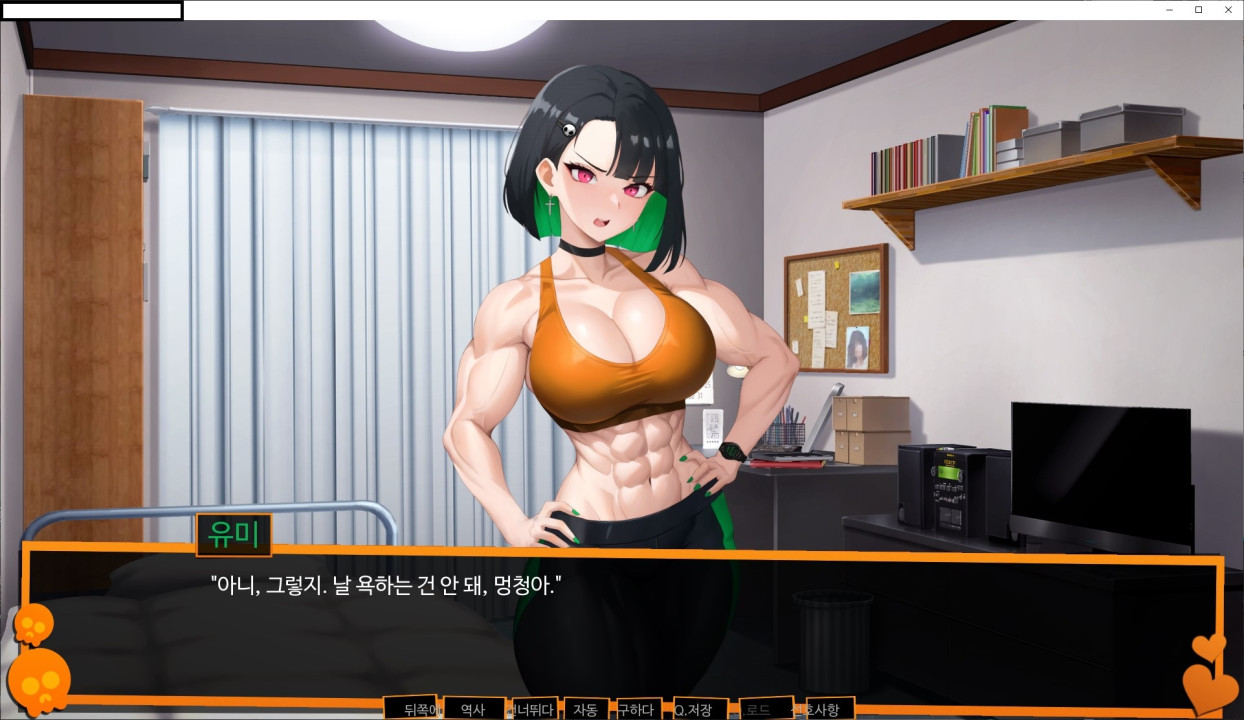Toggle 자동 (Auto) dialogue advance
This screenshot has height=720, width=1244.
pos(586,709)
